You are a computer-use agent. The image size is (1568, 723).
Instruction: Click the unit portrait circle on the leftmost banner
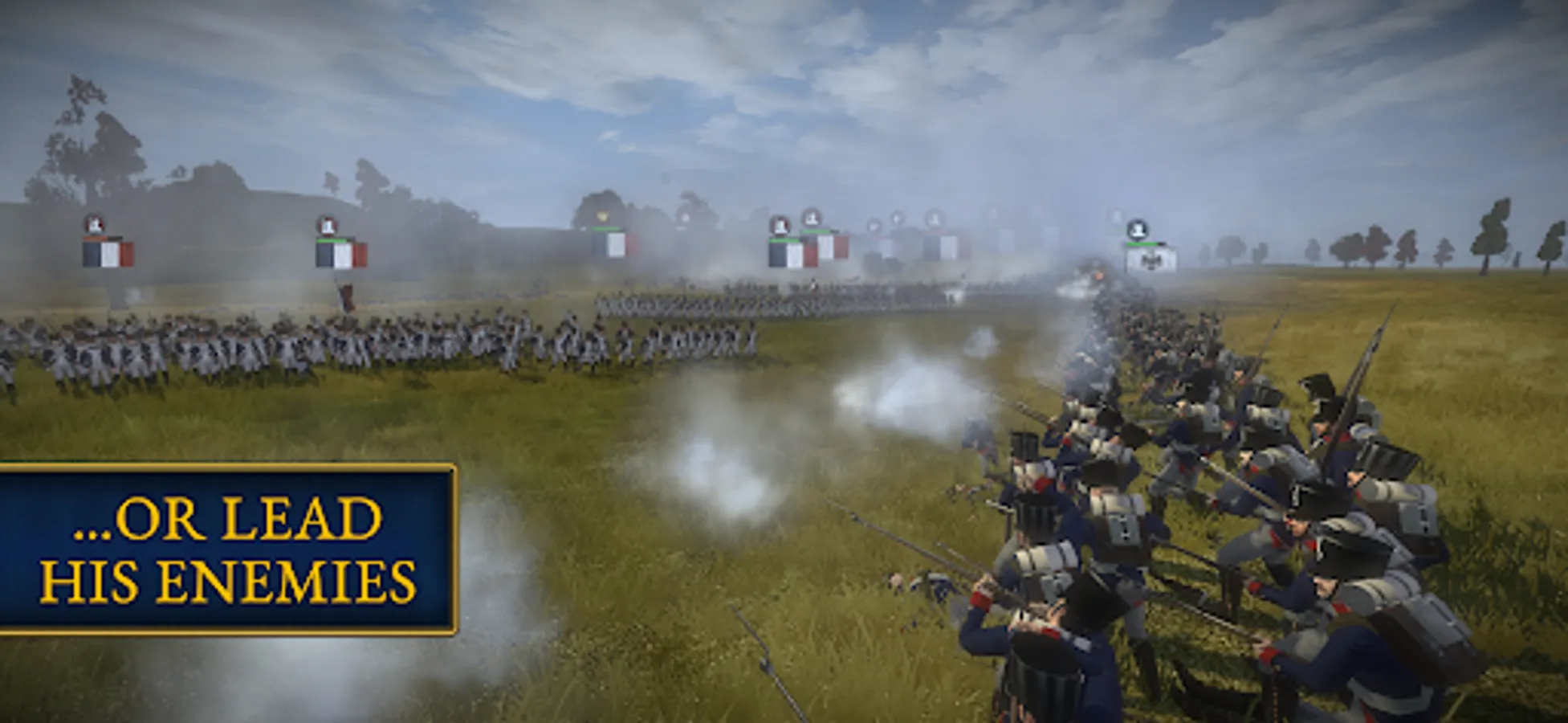point(95,224)
